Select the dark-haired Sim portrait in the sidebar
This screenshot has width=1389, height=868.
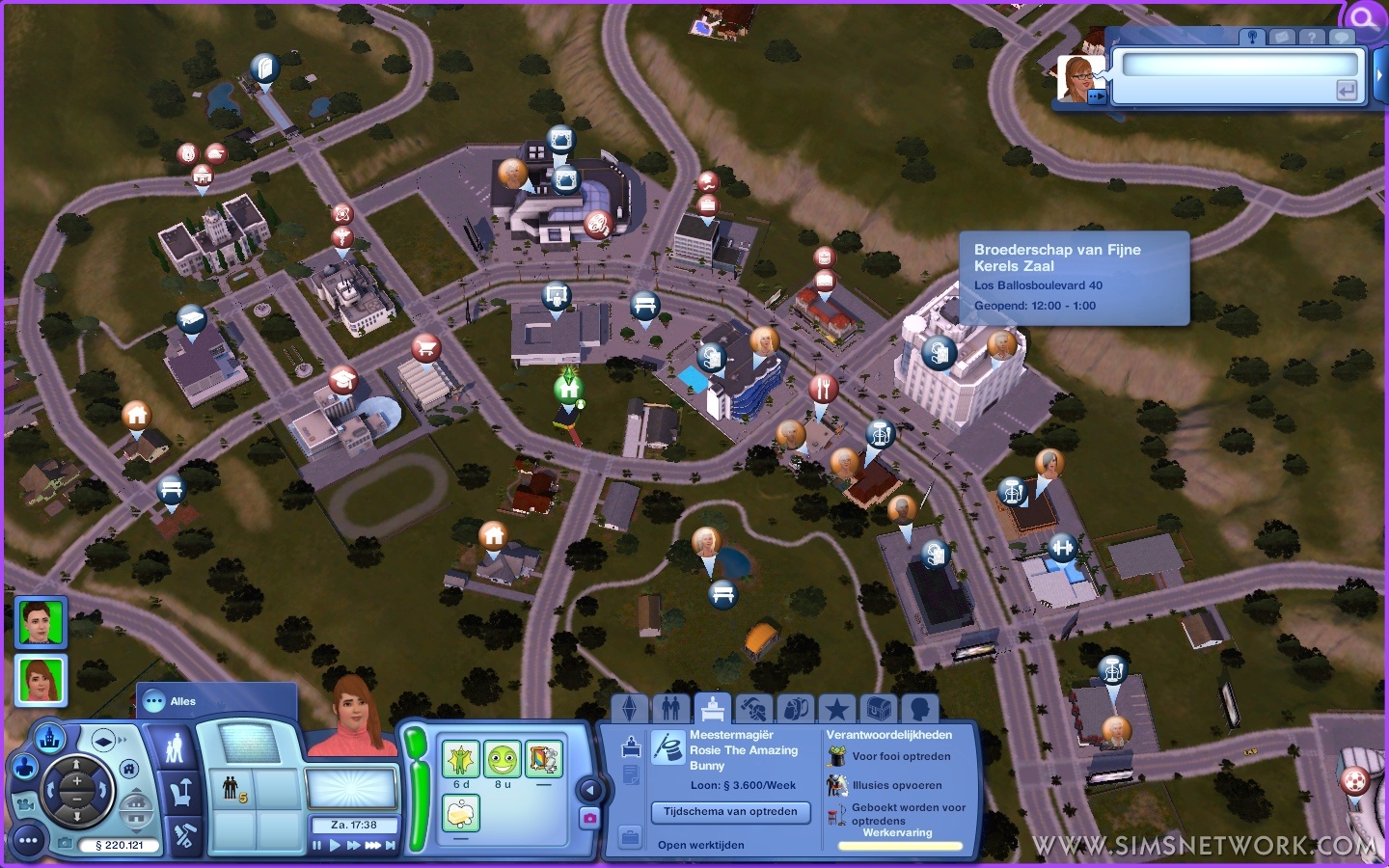tap(41, 622)
